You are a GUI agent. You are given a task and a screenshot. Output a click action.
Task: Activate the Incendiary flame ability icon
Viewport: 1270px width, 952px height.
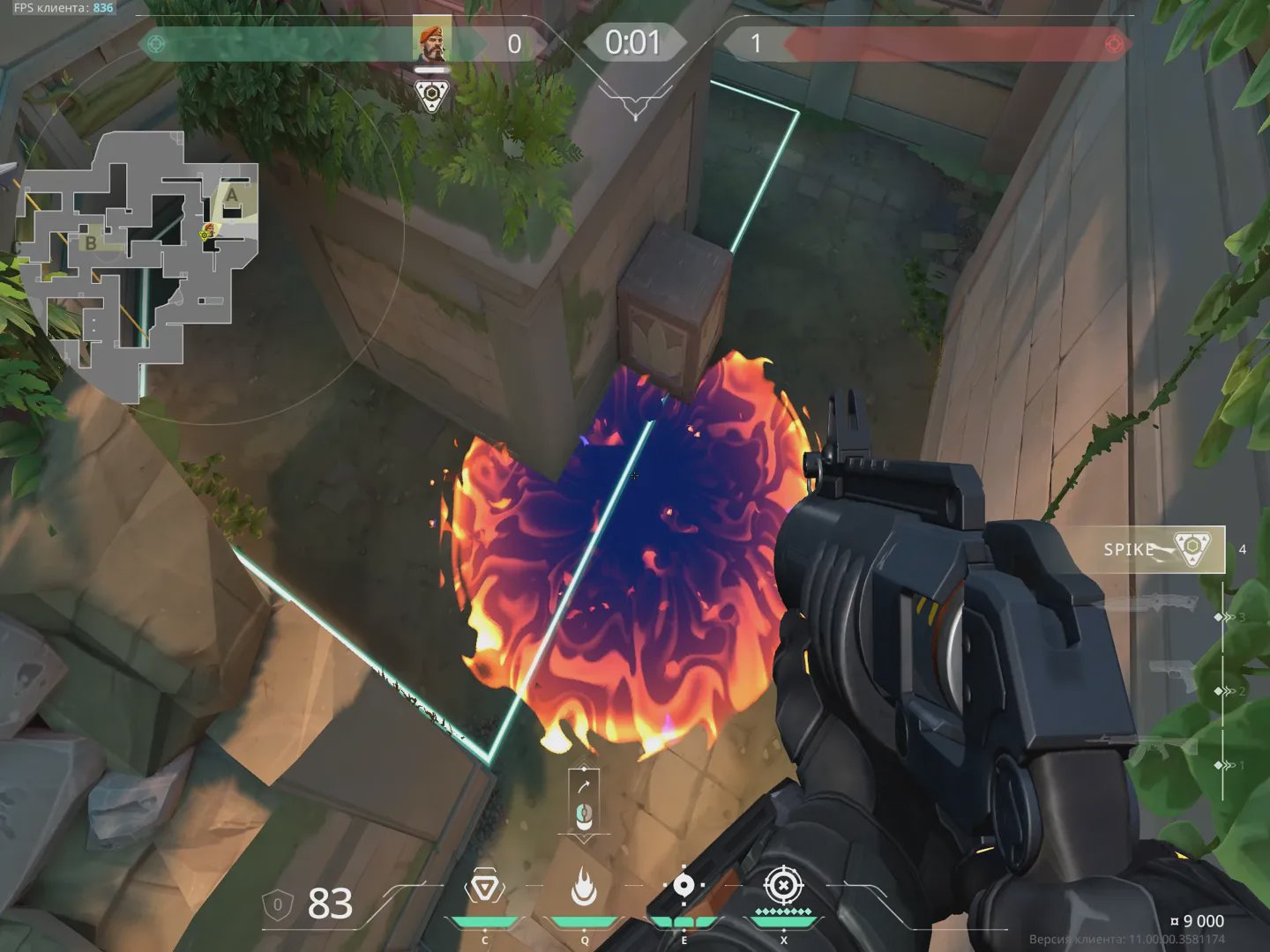[x=583, y=887]
